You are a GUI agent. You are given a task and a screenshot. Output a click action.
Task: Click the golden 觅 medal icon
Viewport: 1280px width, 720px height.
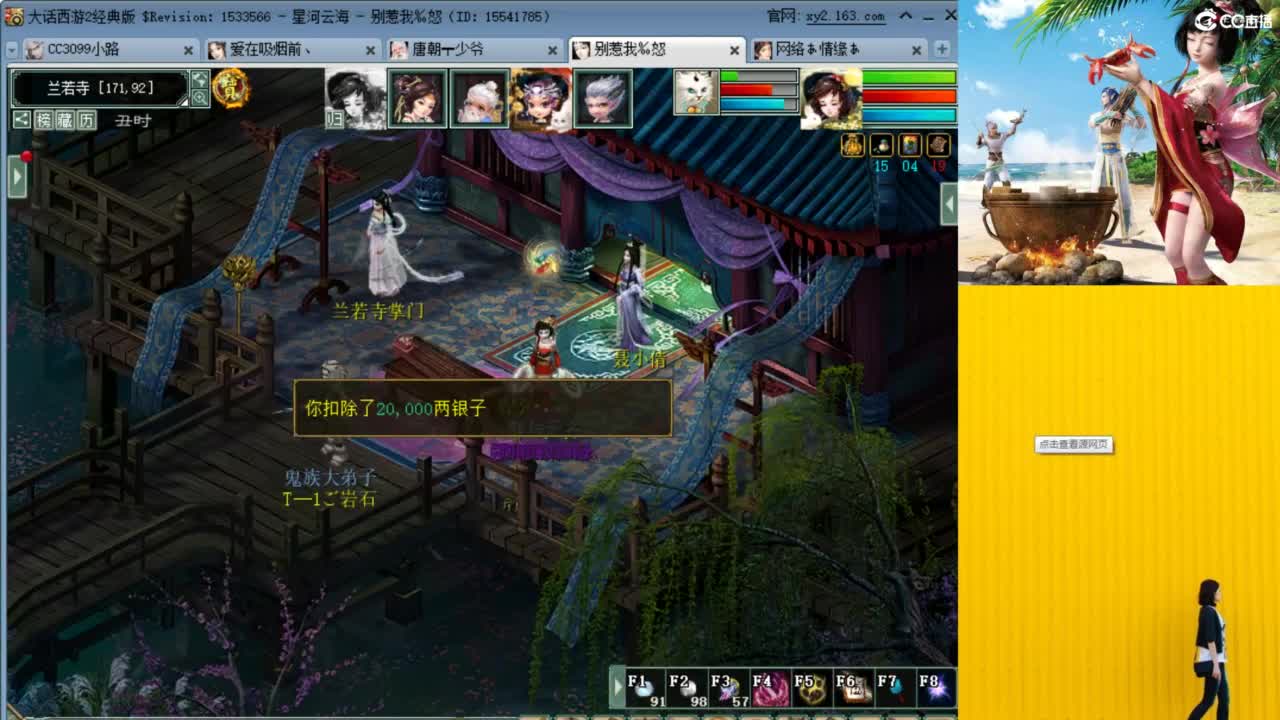[232, 90]
